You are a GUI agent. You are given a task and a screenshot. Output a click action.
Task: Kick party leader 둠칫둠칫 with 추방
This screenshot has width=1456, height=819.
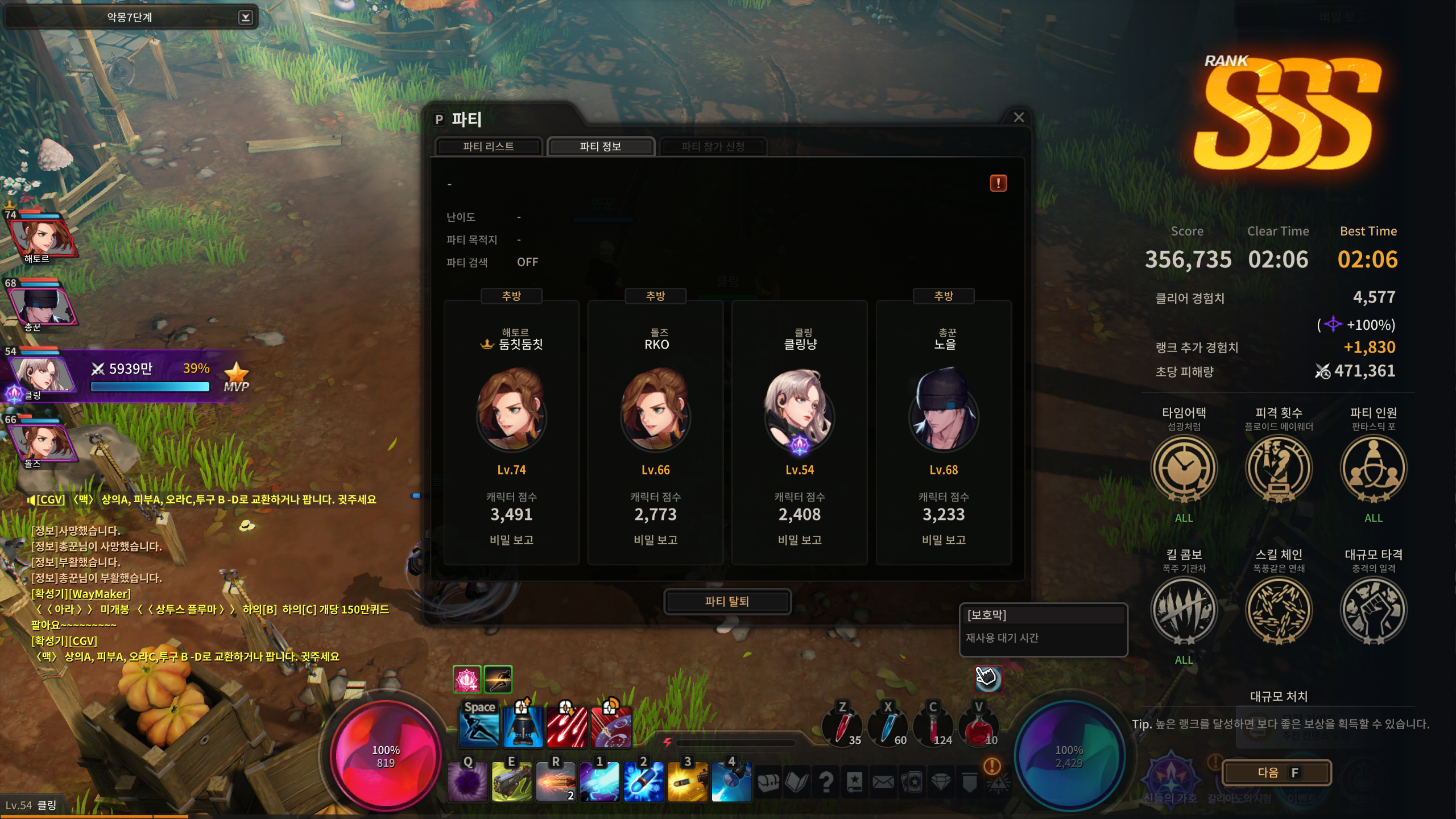coord(511,296)
